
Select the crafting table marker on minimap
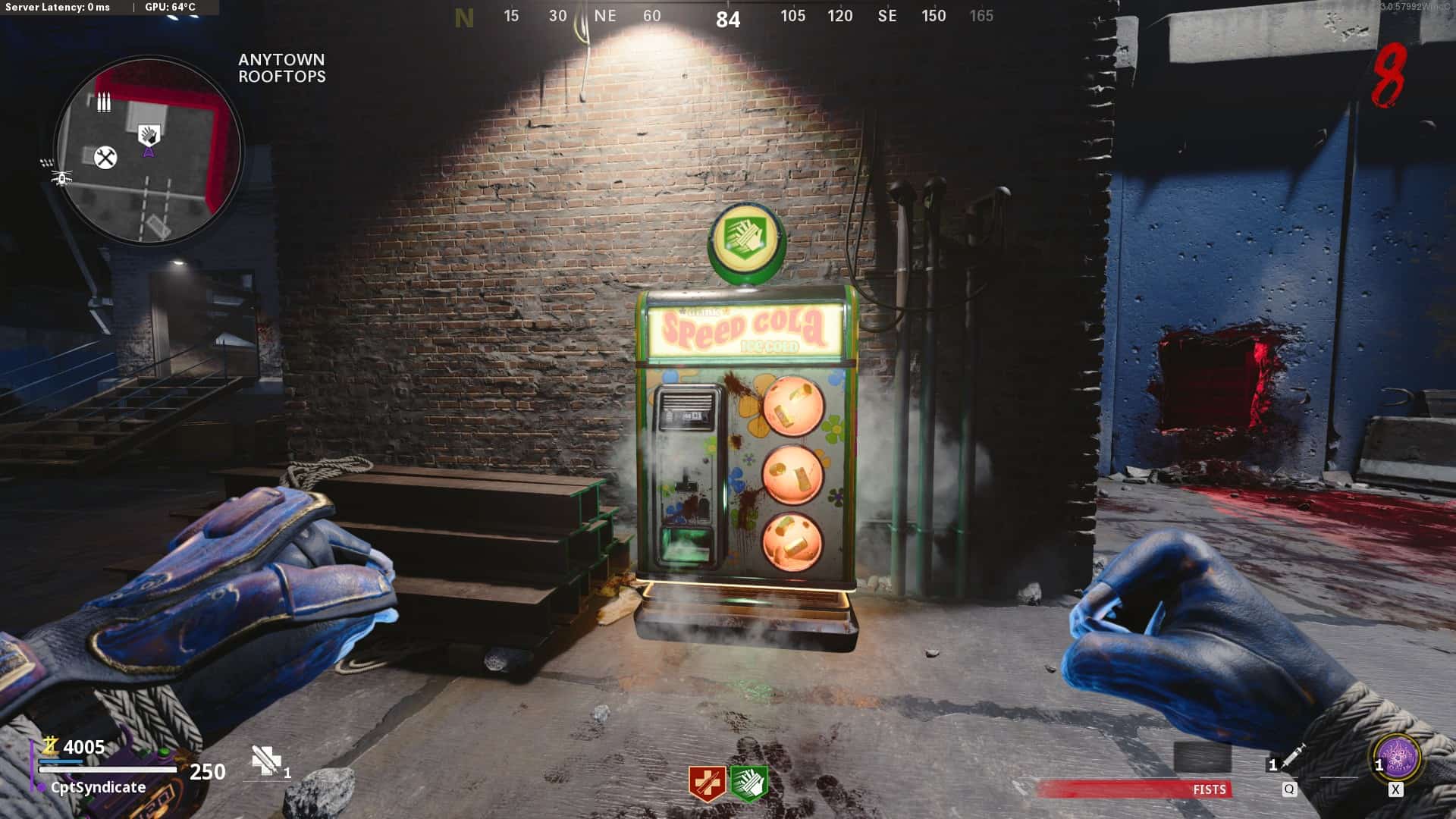pos(105,158)
